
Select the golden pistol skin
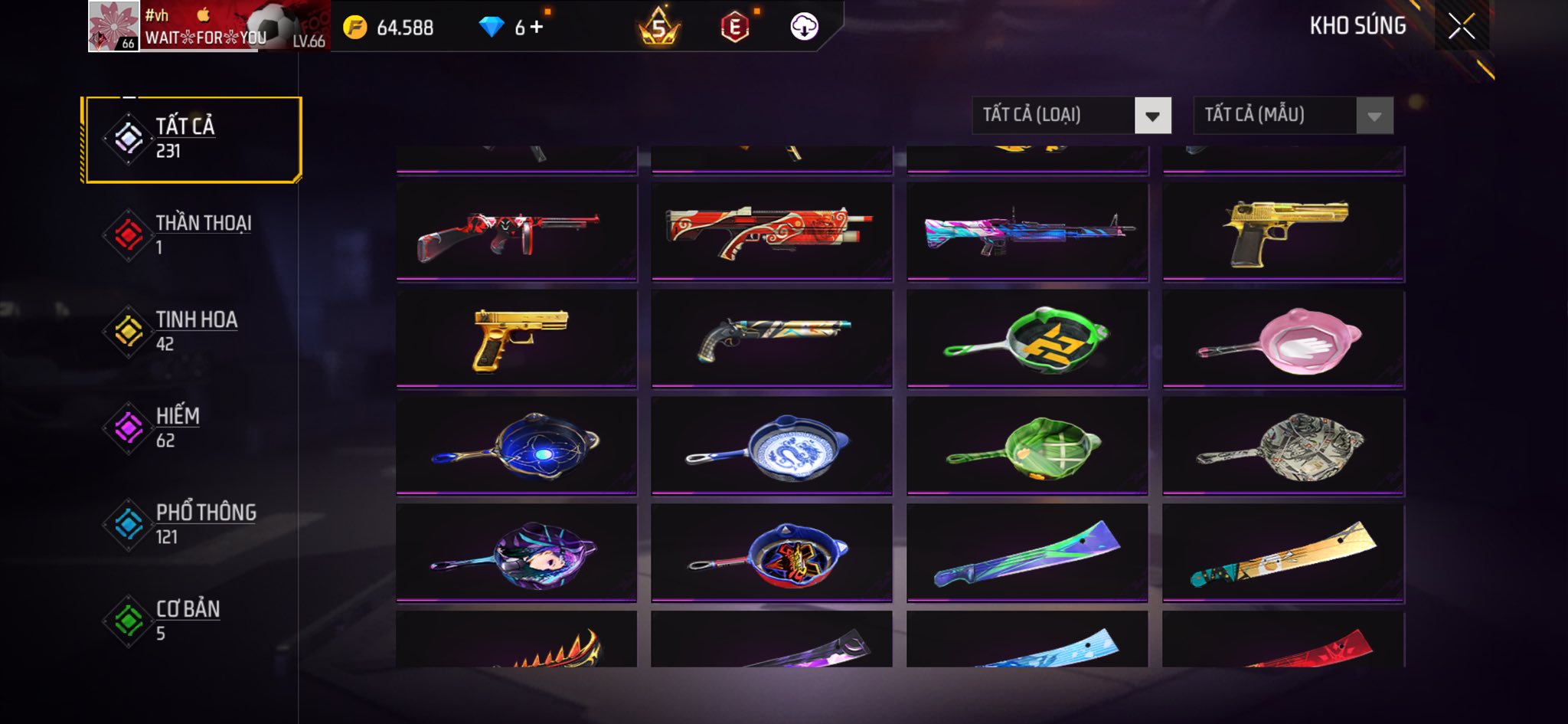517,339
